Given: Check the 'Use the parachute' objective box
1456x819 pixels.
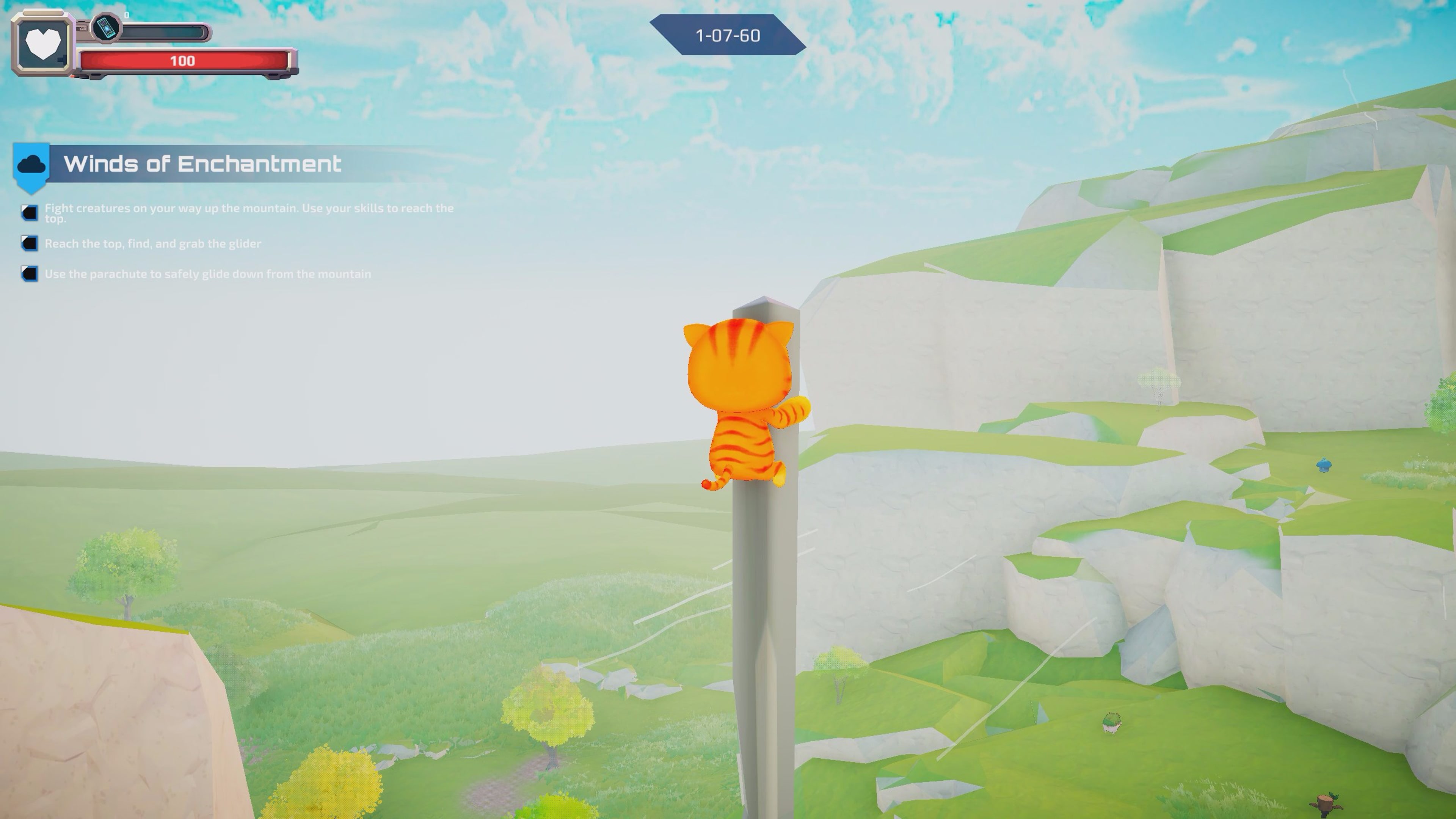Looking at the screenshot, I should click(30, 273).
